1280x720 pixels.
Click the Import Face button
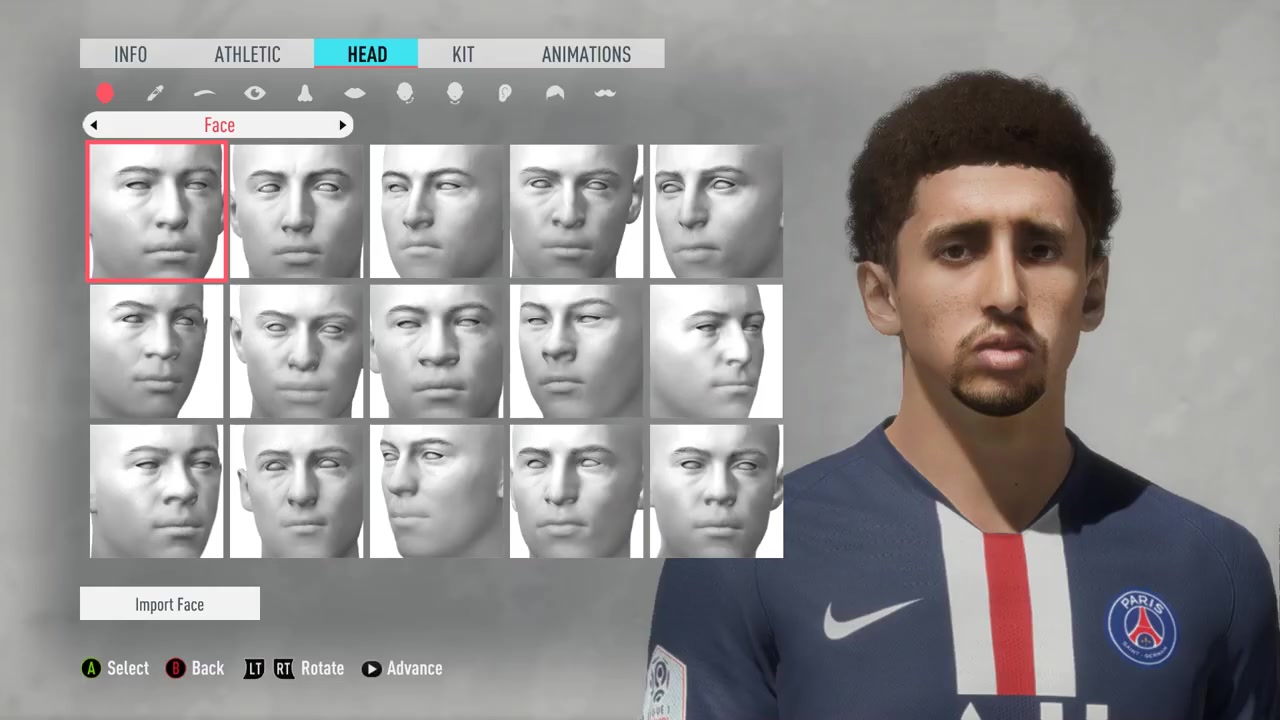point(169,604)
